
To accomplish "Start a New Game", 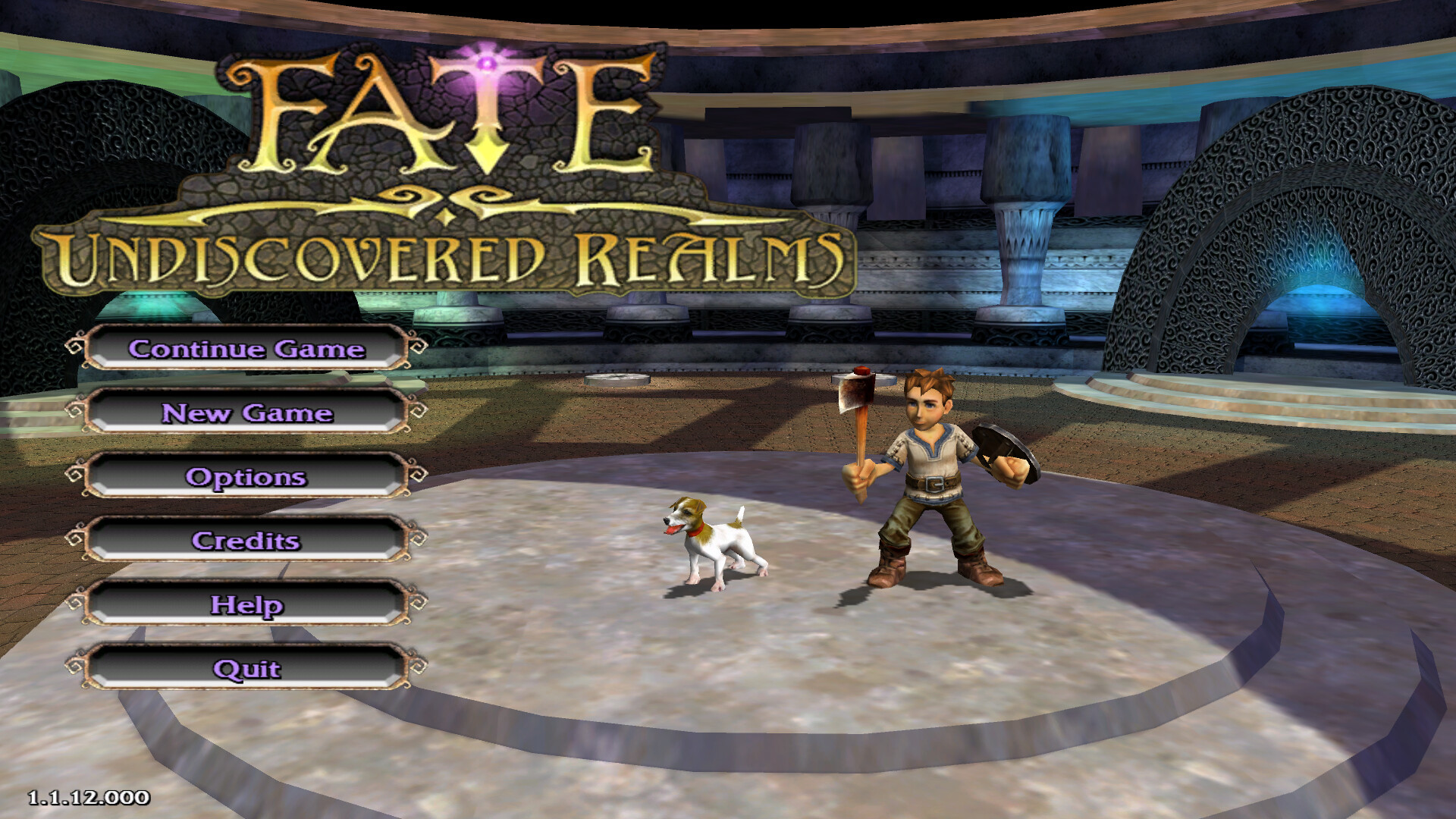I will point(246,413).
